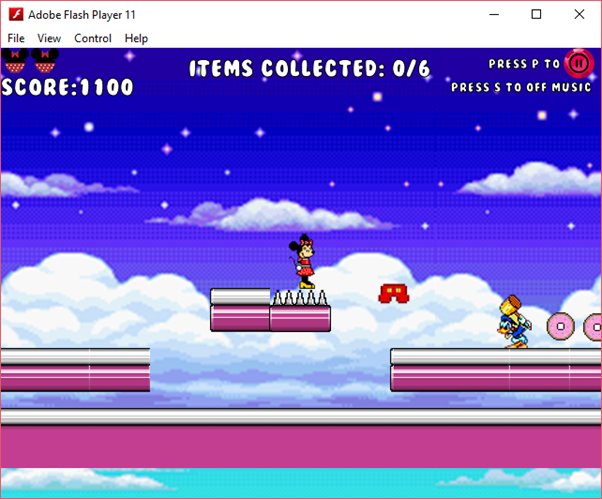Maximize the Flash Player window
602x499 pixels.
(536, 15)
